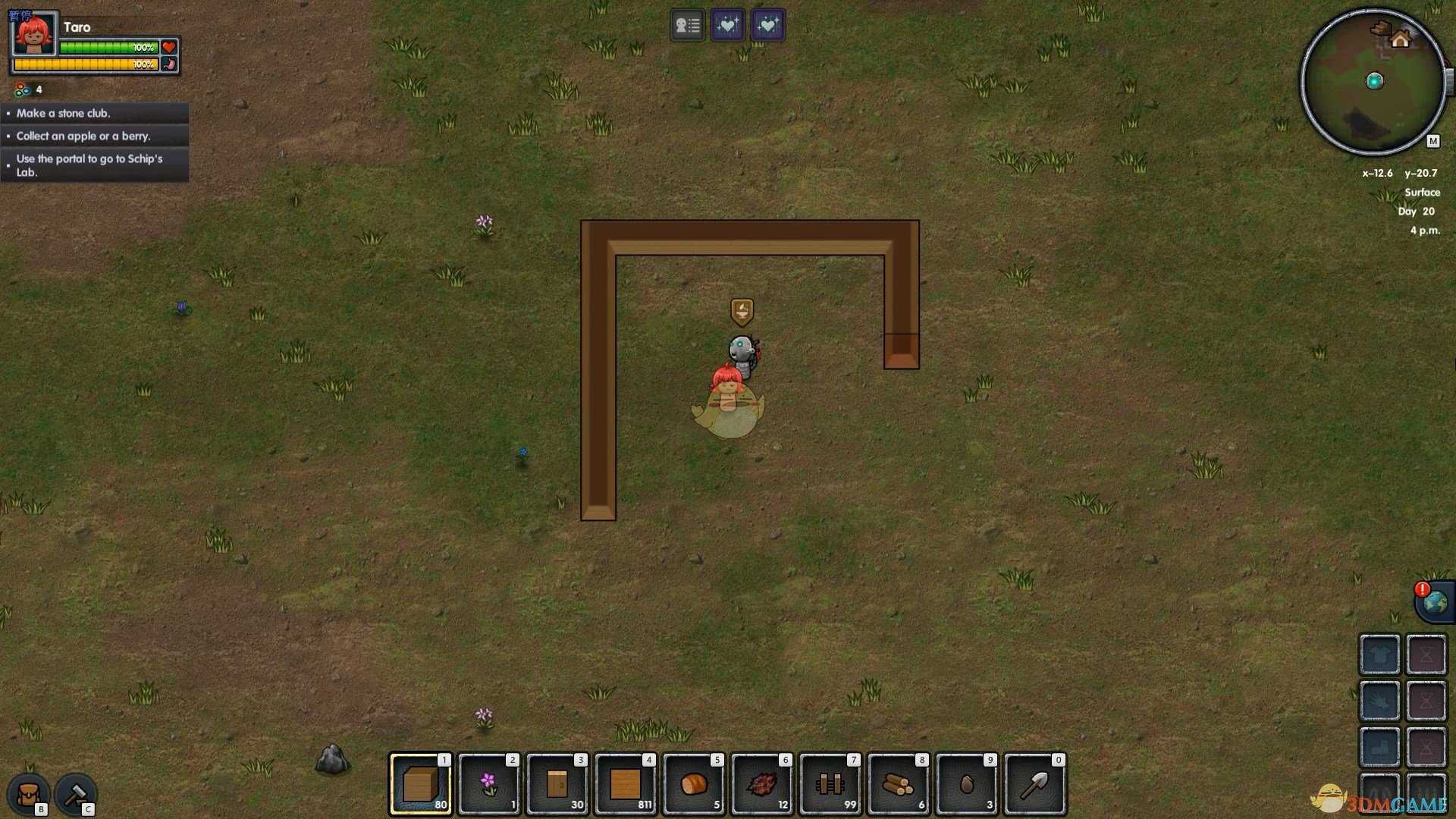Viewport: 1456px width, 819px height.
Task: Select the "Collect an apple or a berry" objective
Action: [x=95, y=136]
